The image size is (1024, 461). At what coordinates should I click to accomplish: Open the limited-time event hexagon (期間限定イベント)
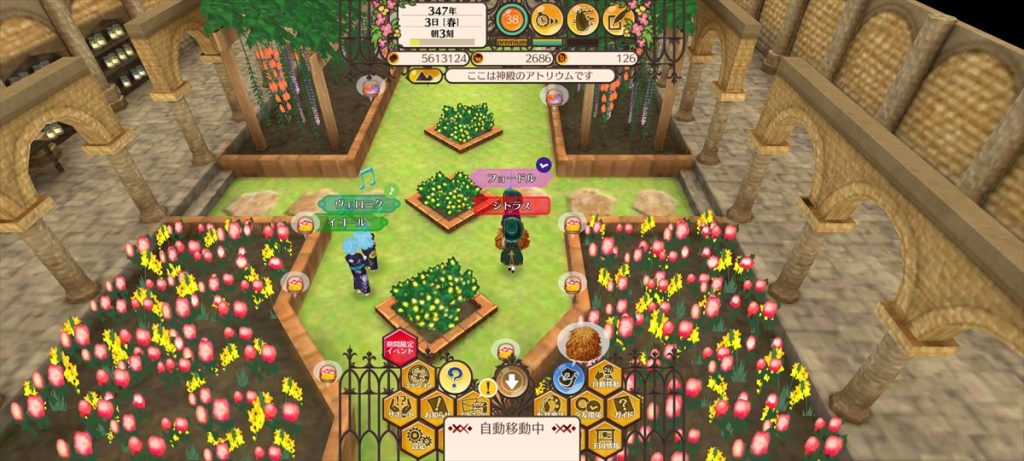[x=399, y=349]
